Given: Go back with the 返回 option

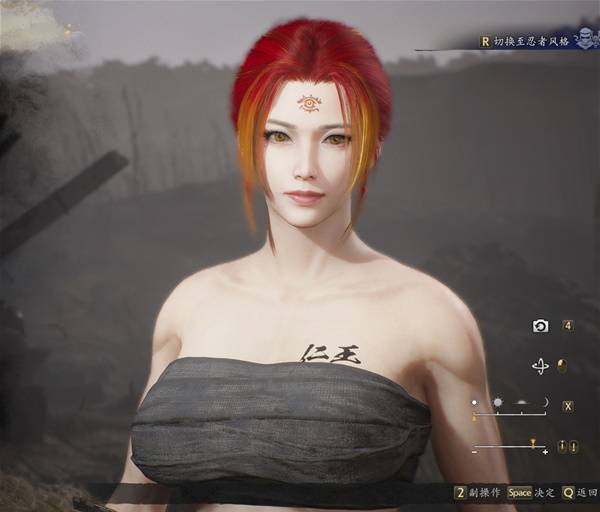Looking at the screenshot, I should tap(581, 493).
